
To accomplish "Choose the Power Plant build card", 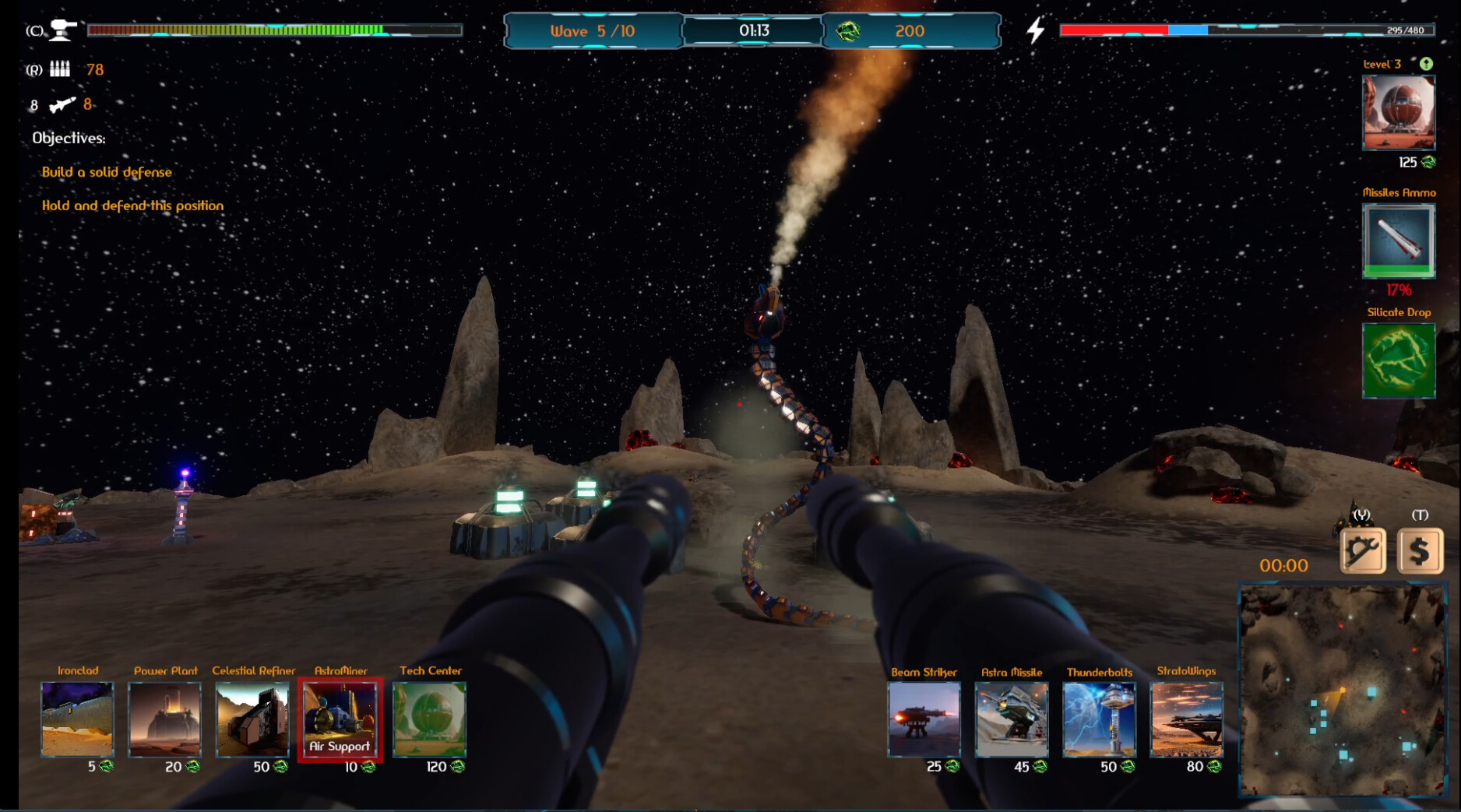I will point(164,719).
